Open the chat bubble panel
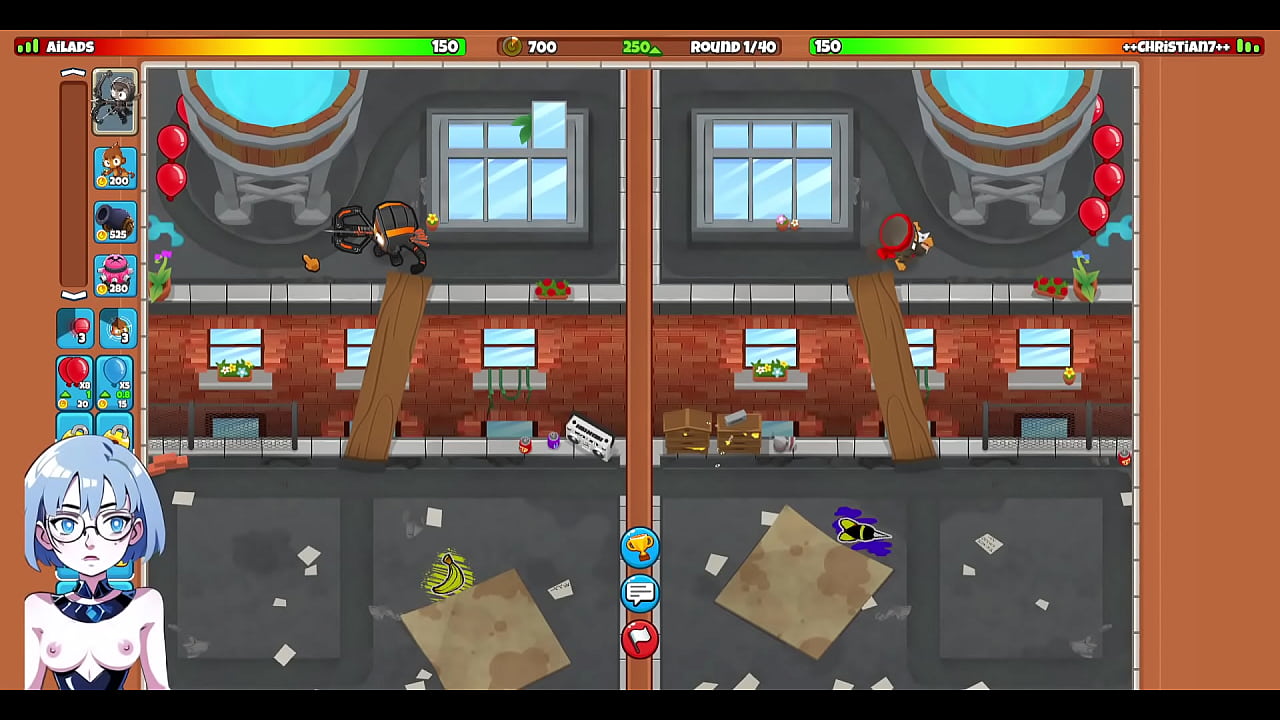The image size is (1280, 720). point(641,593)
